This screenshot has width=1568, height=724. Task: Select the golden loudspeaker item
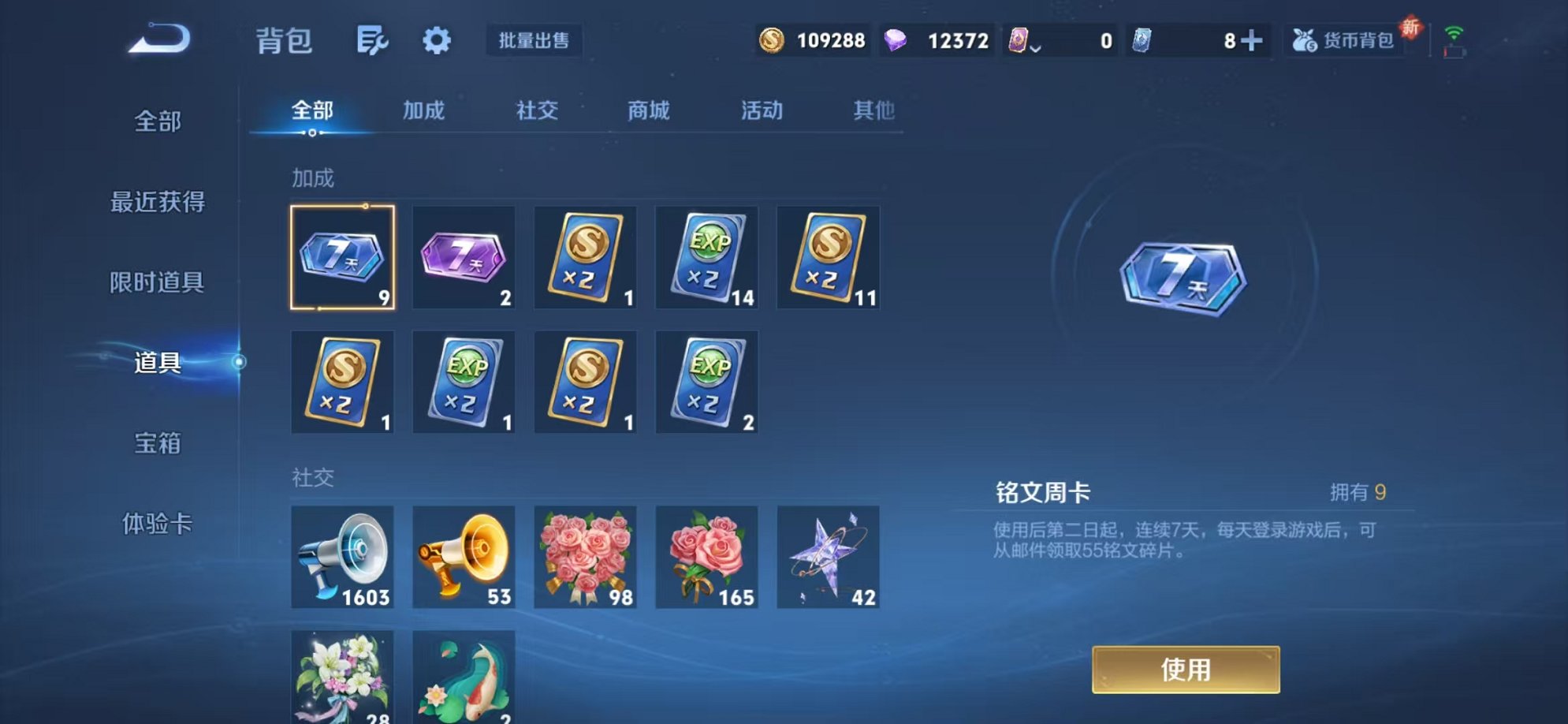pos(464,558)
